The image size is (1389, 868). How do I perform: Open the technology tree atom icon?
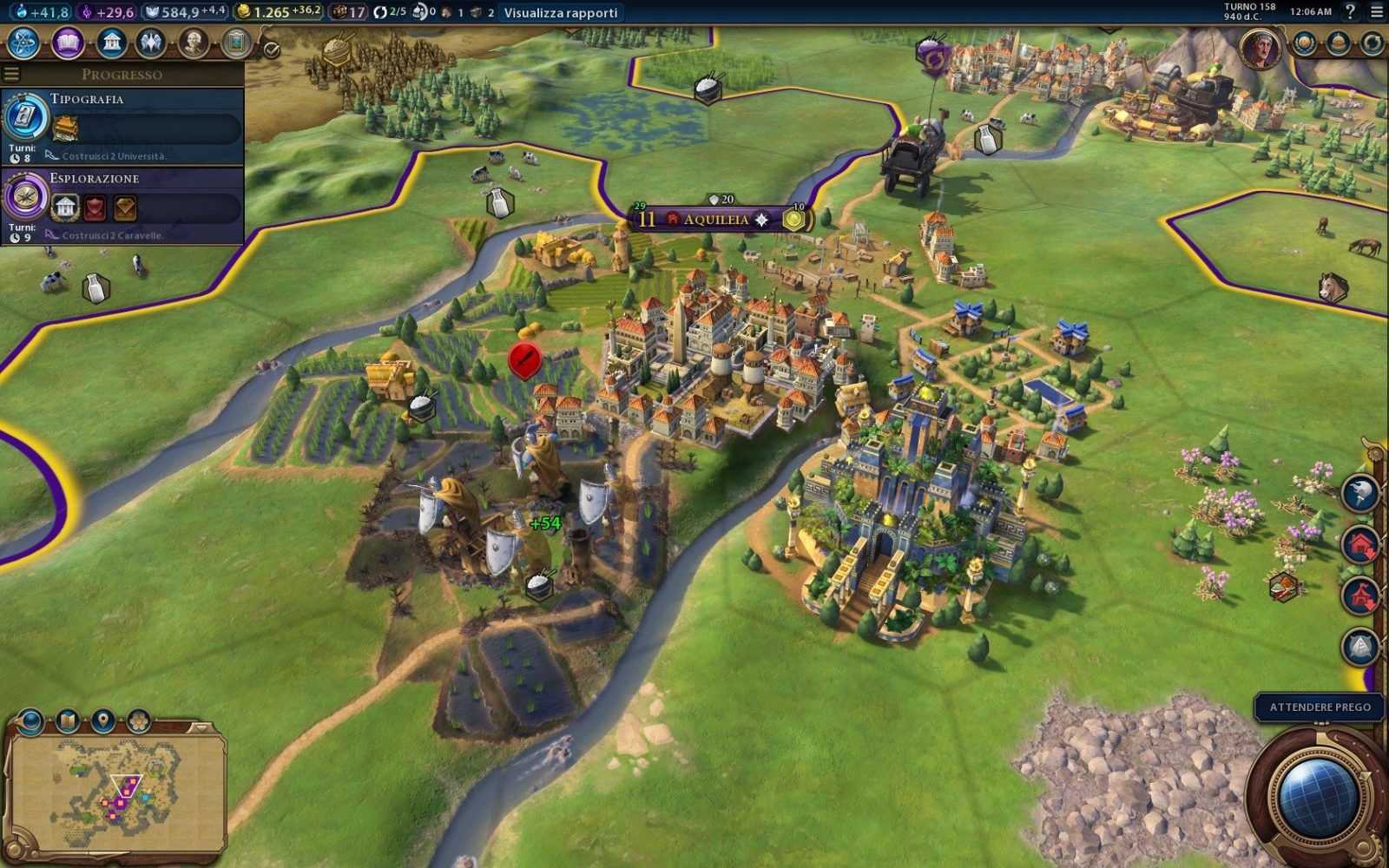click(23, 43)
